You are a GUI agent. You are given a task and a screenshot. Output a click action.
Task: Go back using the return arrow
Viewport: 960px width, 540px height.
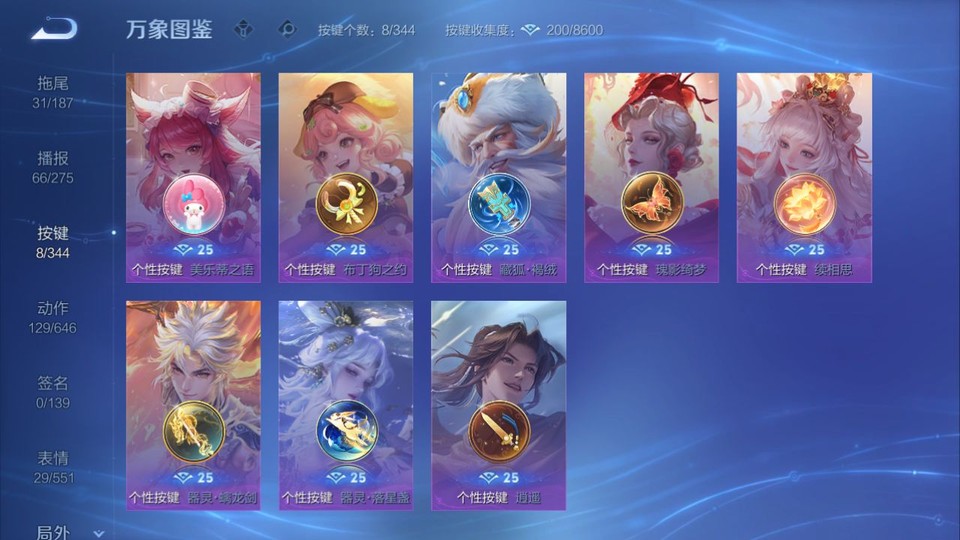[x=53, y=29]
